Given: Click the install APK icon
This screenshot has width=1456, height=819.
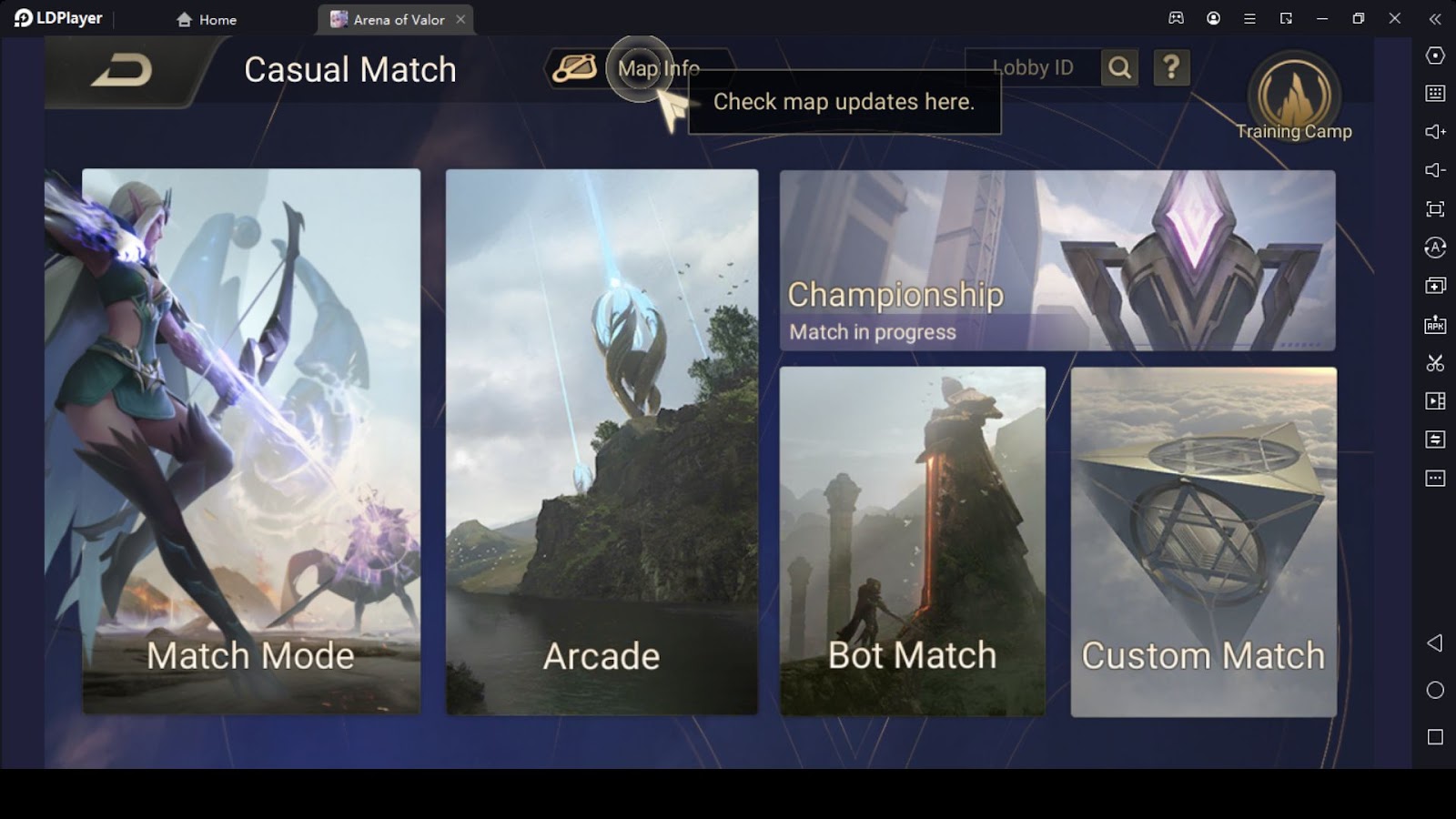Looking at the screenshot, I should 1434,323.
